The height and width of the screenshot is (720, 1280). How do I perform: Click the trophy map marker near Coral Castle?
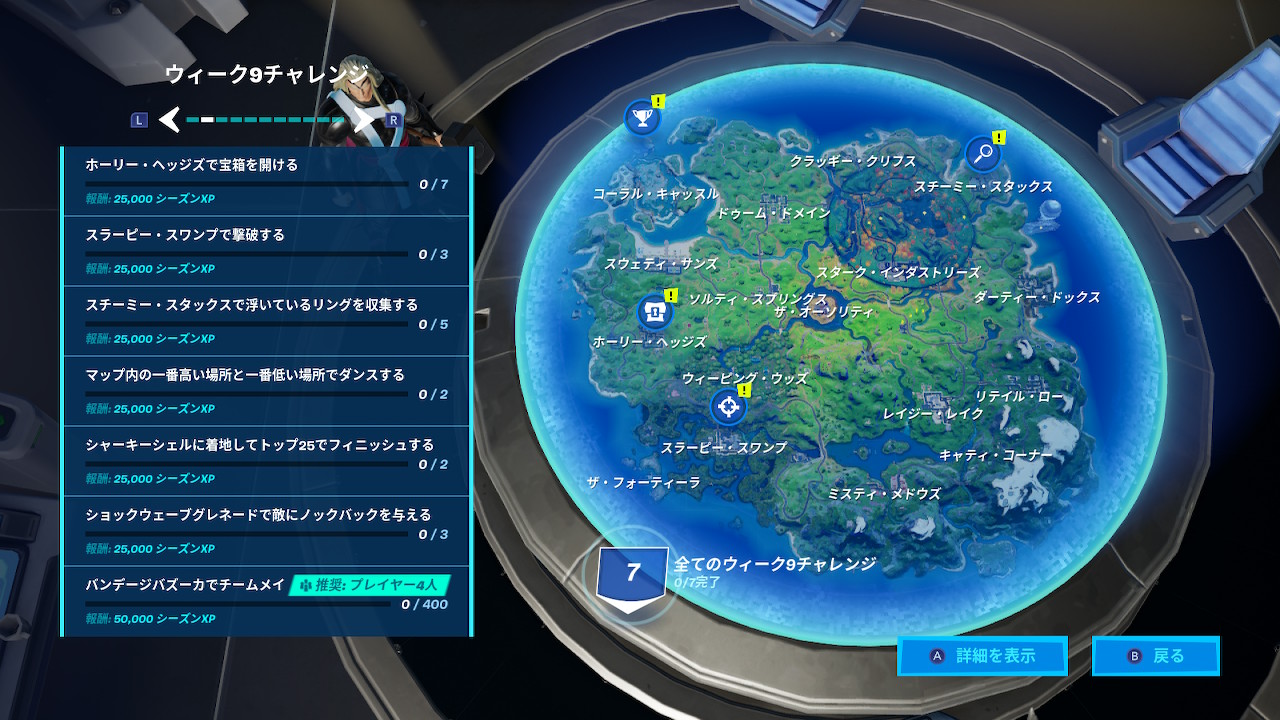click(641, 117)
